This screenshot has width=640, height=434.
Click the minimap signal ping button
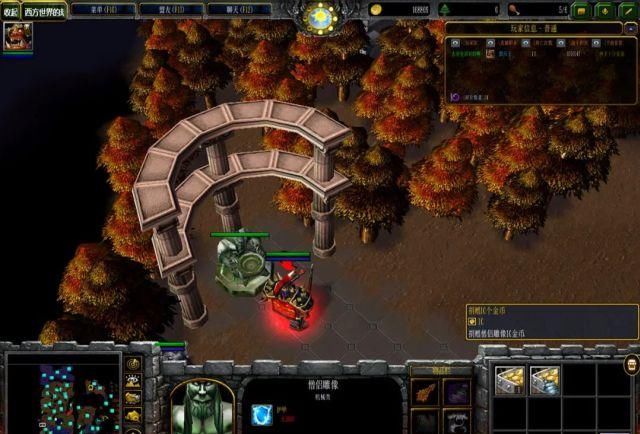(133, 362)
